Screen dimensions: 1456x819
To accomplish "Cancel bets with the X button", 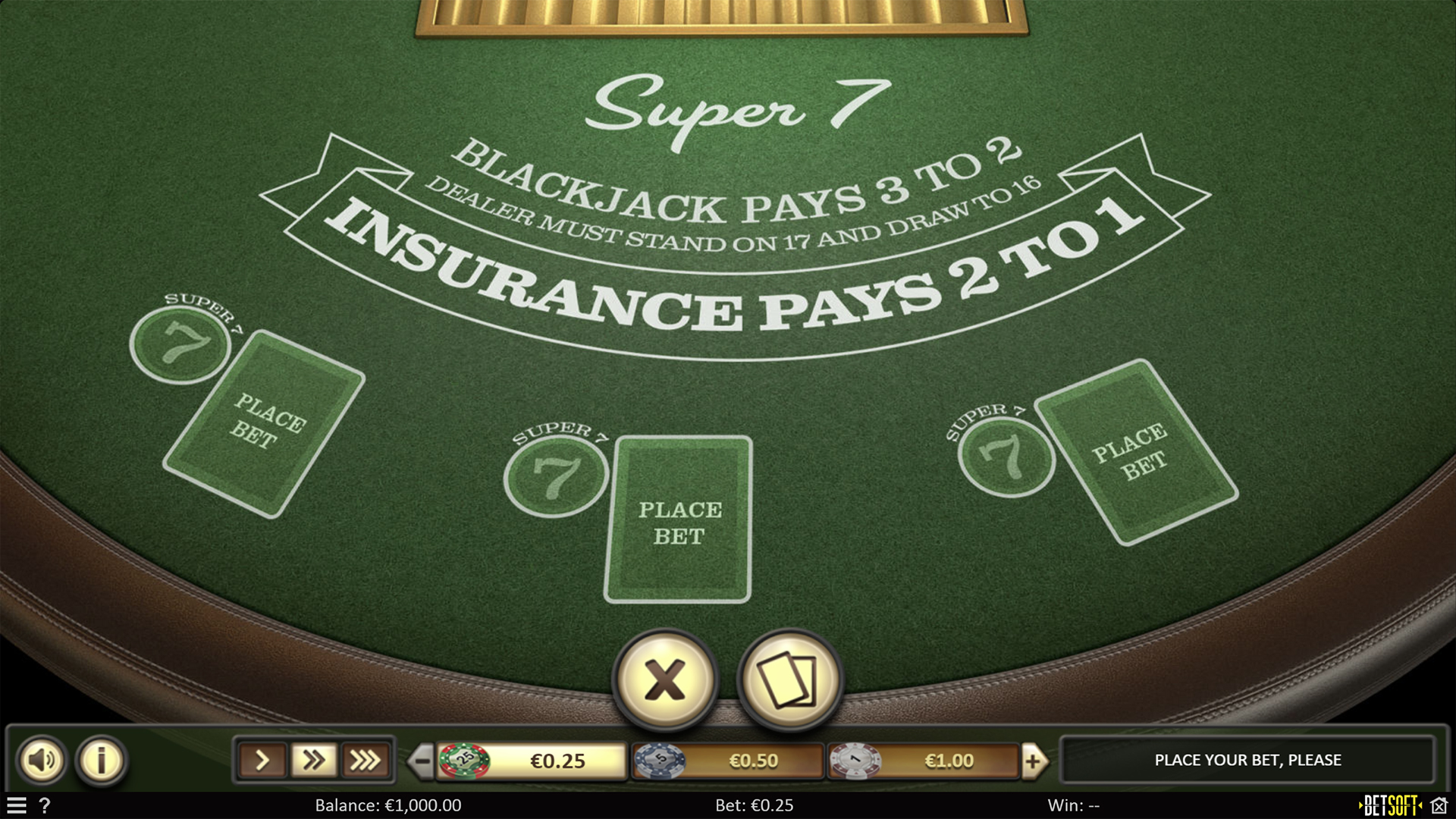I will [x=666, y=680].
